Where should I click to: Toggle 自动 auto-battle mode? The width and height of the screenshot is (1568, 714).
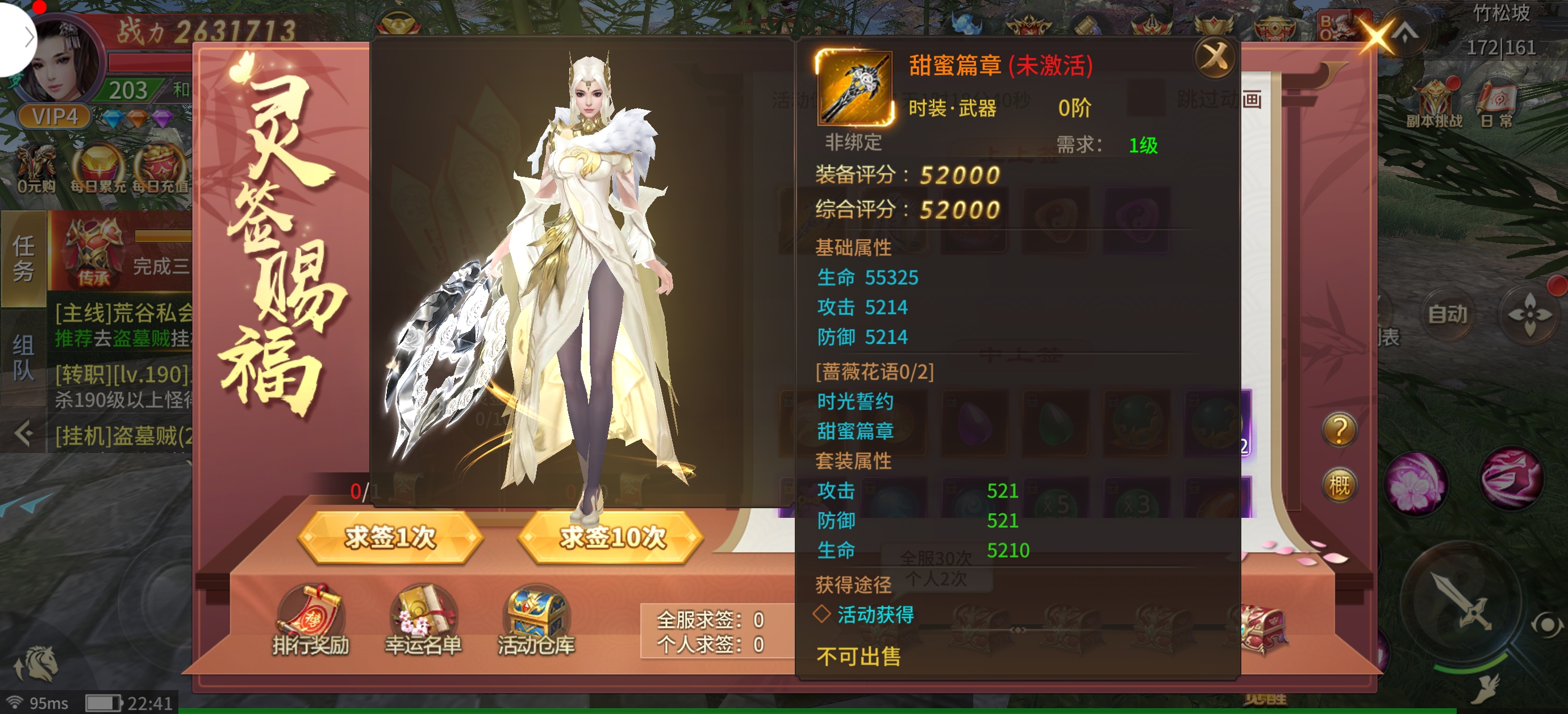pyautogui.click(x=1448, y=314)
